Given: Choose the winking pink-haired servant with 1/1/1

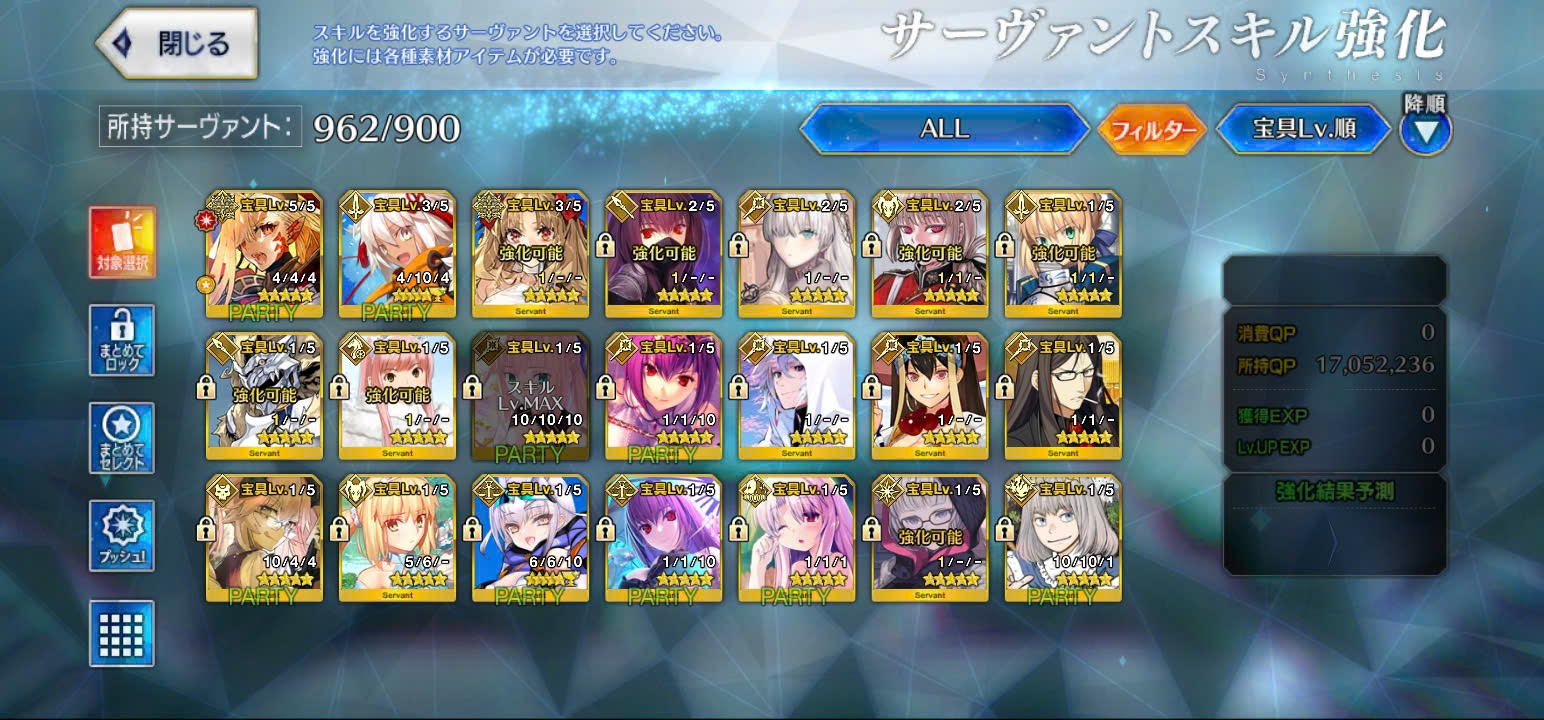Looking at the screenshot, I should (x=796, y=539).
